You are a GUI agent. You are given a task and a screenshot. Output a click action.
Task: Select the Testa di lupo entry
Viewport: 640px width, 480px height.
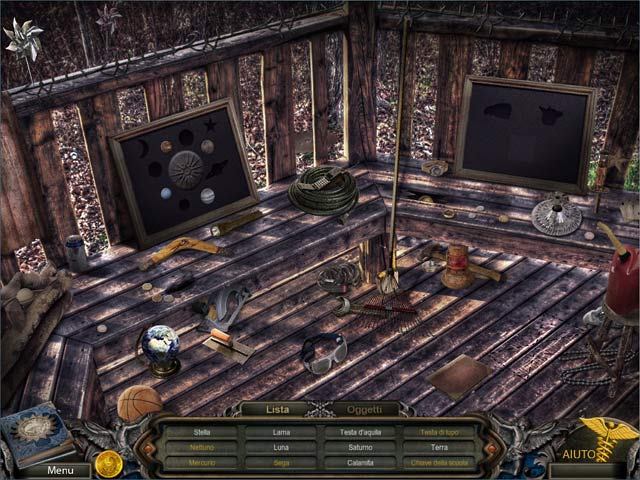point(439,432)
